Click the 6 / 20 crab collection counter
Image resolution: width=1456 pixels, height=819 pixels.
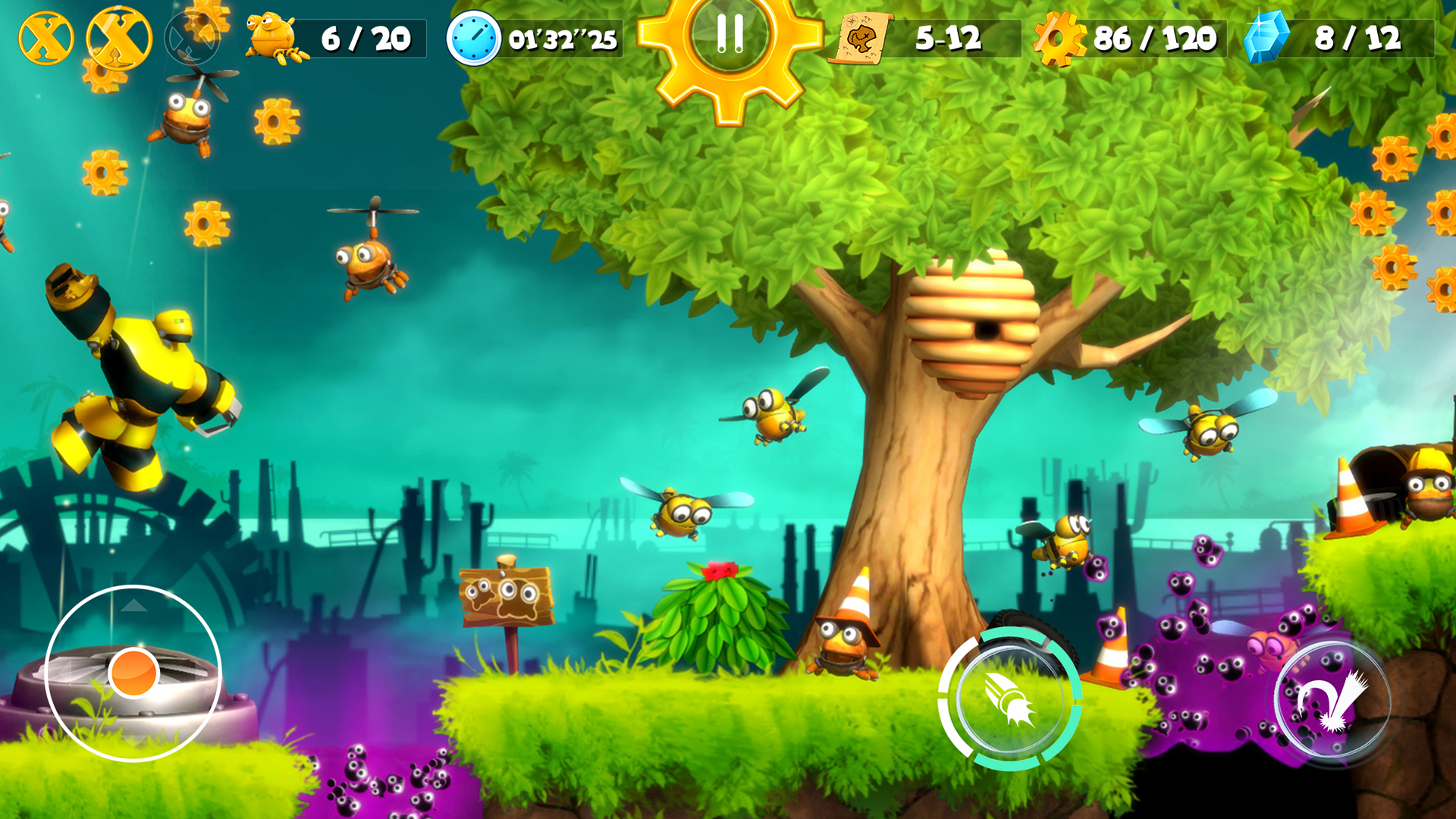coord(364,36)
